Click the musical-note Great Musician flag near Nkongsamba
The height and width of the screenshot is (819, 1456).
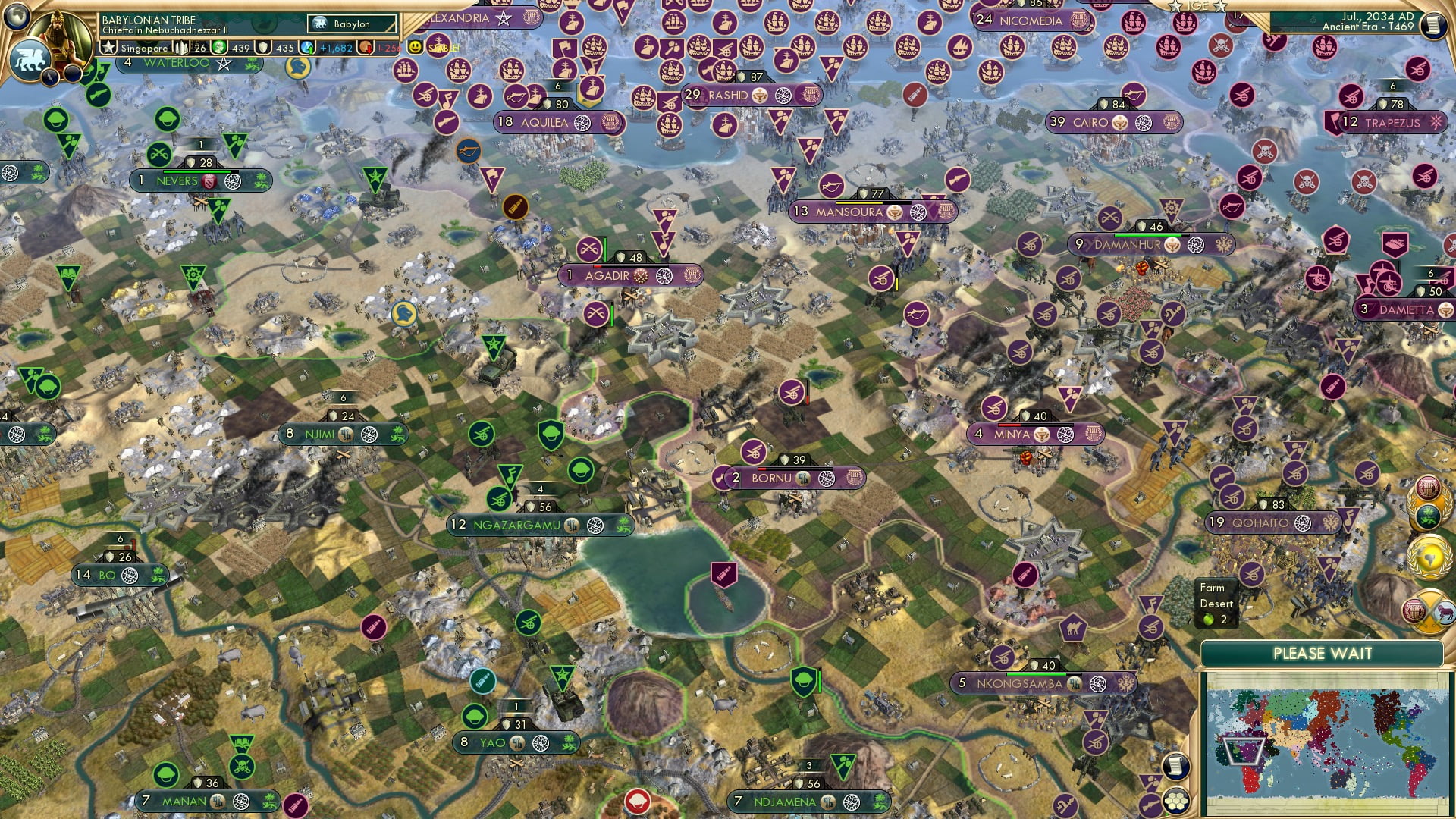[1151, 604]
